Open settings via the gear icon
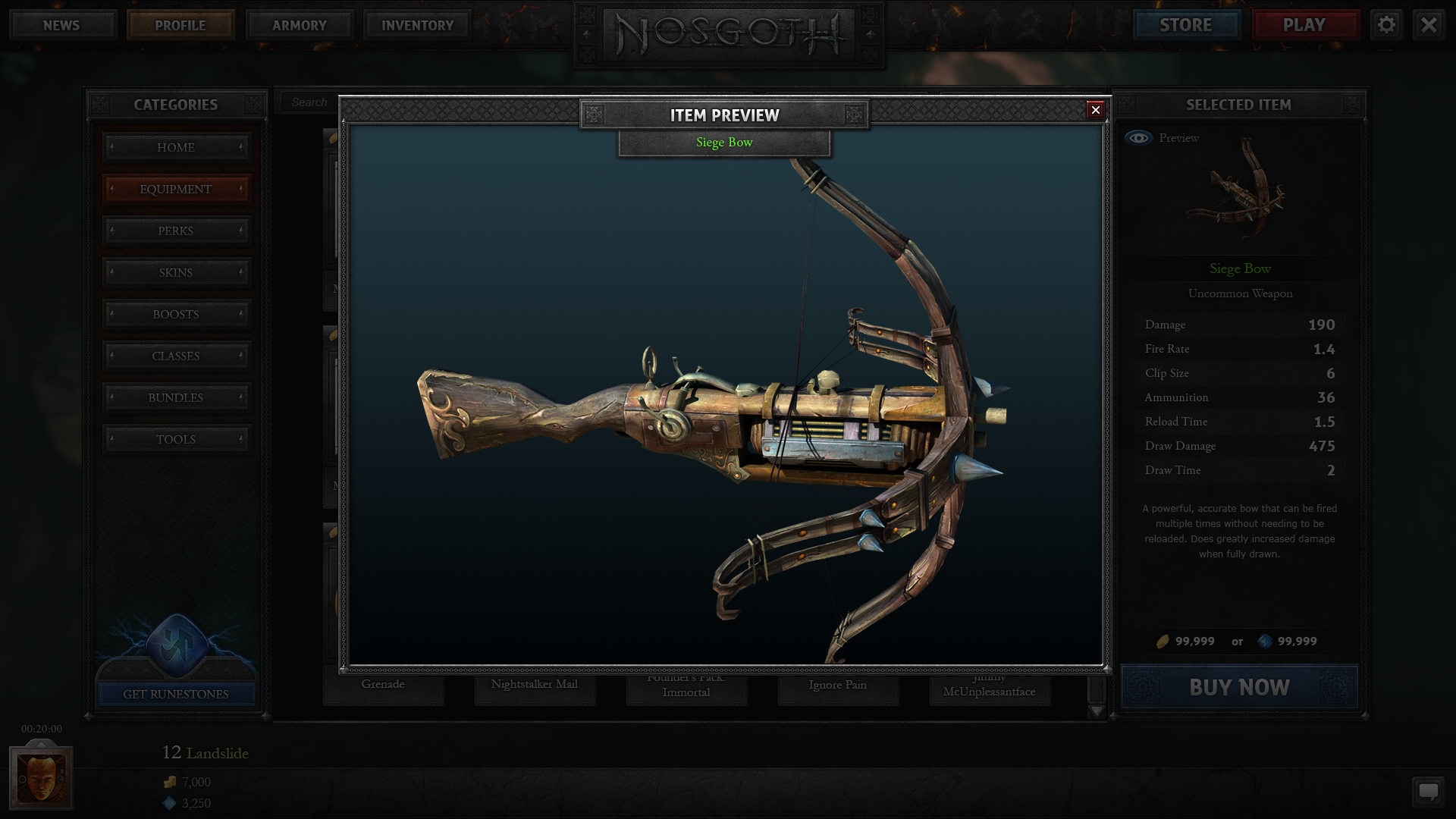 pyautogui.click(x=1386, y=25)
